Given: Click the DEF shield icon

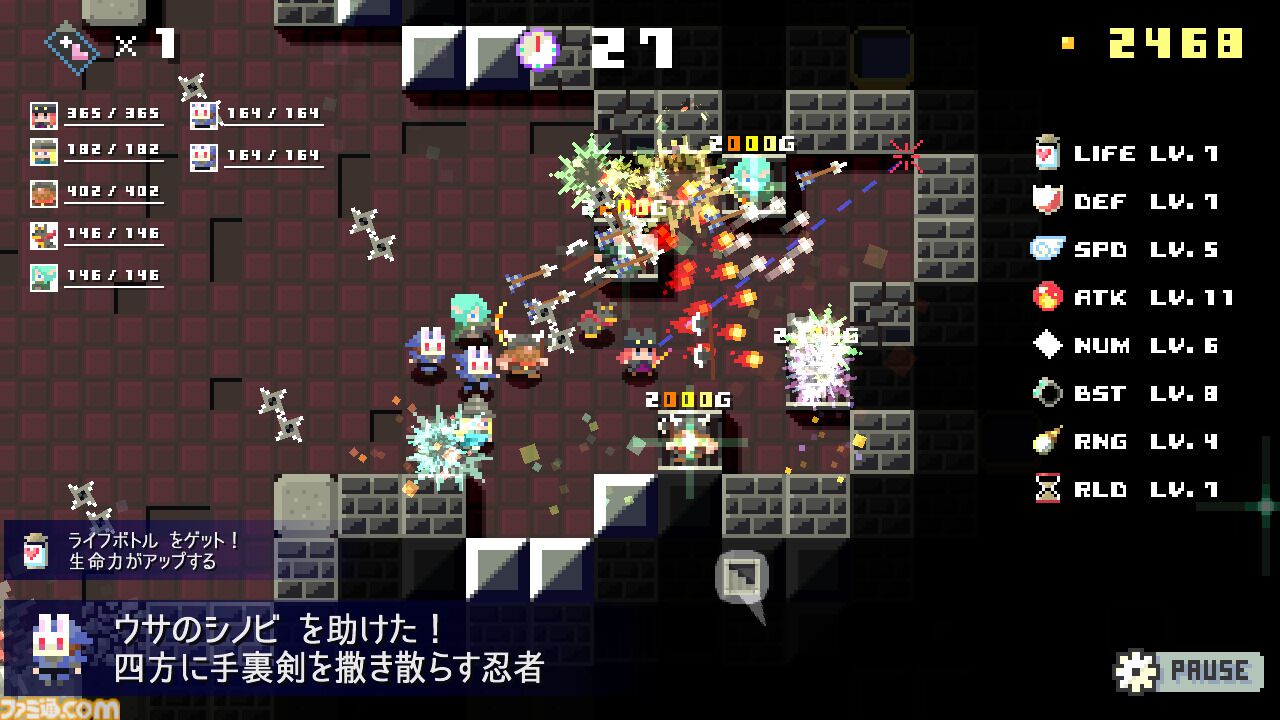Looking at the screenshot, I should click(1049, 201).
